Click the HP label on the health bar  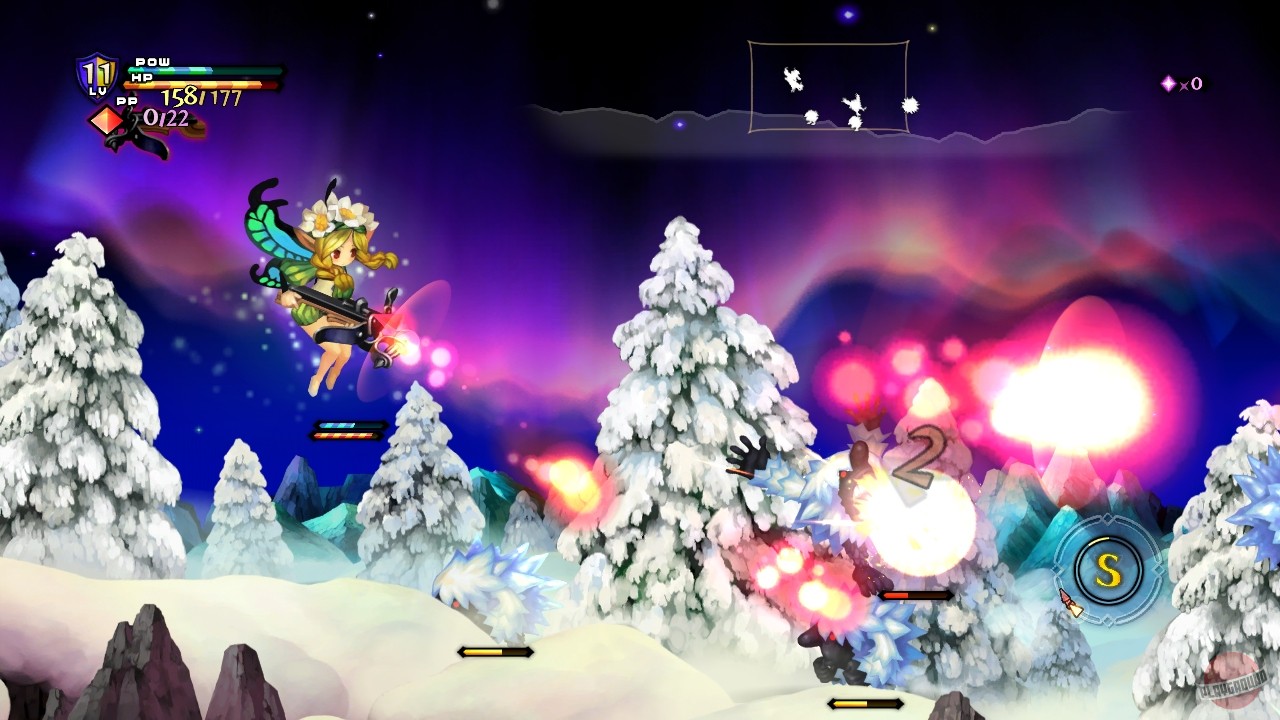point(140,78)
